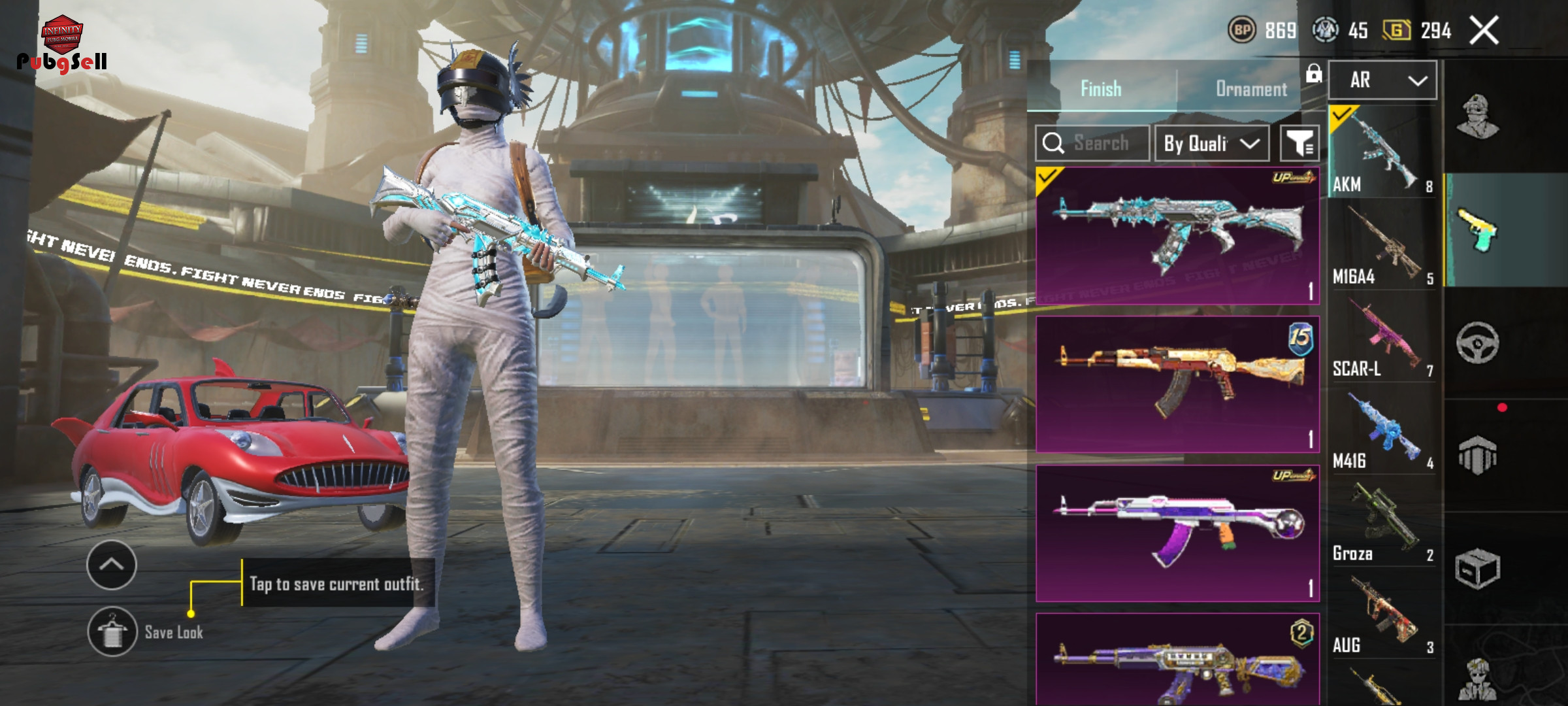Close the inventory with the X button
This screenshot has width=1568, height=706.
[x=1484, y=31]
